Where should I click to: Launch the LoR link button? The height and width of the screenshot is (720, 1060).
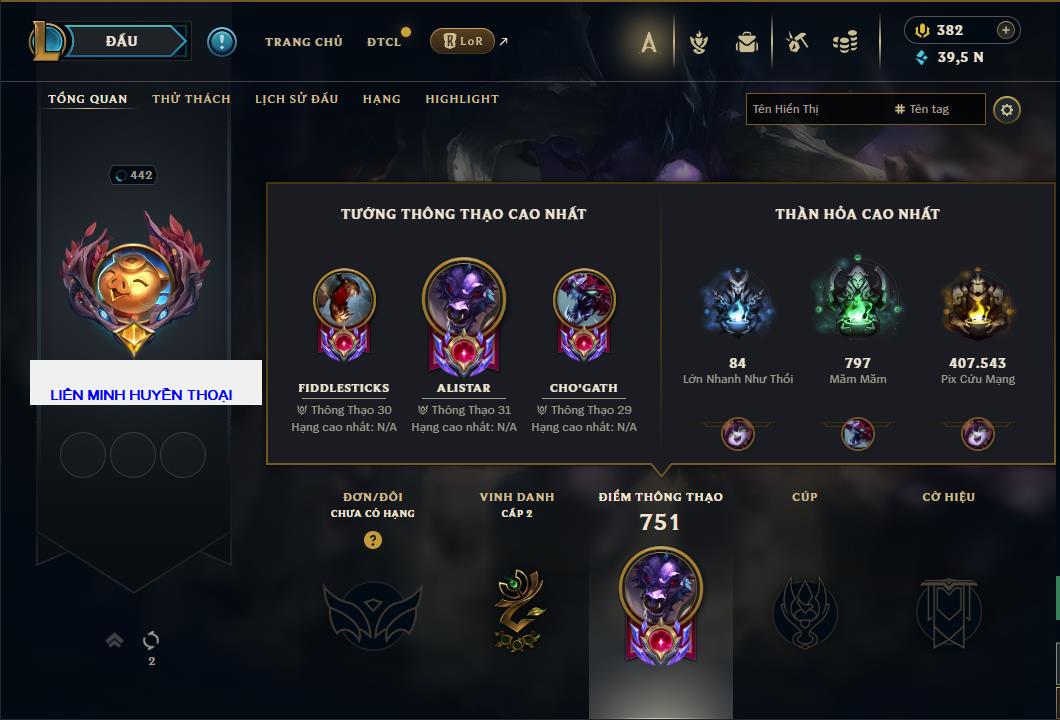click(463, 41)
